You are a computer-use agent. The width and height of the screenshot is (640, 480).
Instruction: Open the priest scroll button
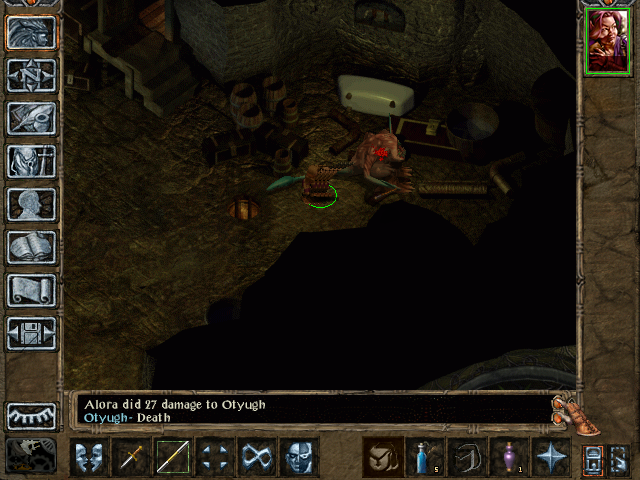pos(31,290)
